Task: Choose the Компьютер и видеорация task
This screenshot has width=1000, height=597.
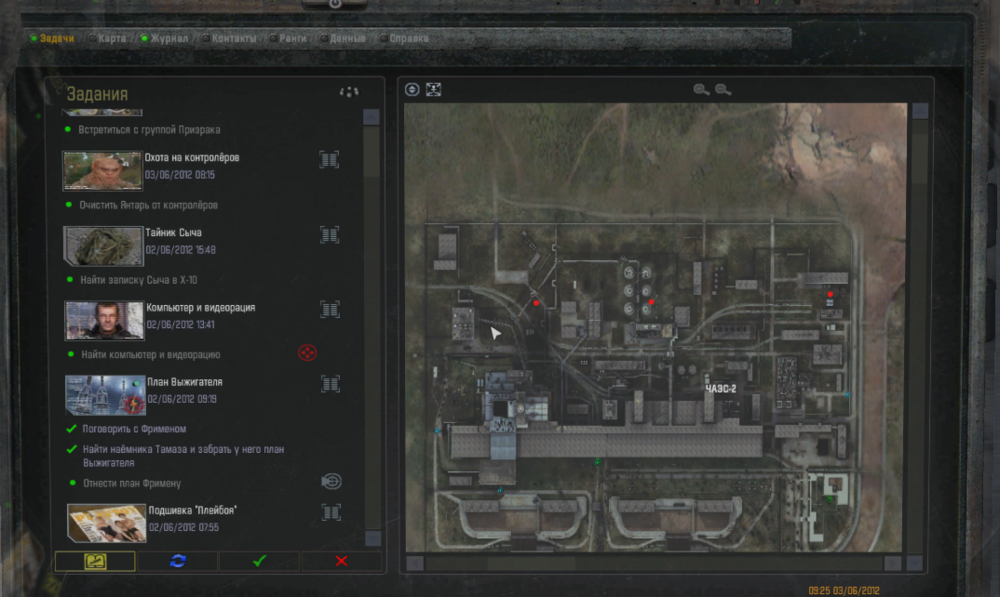Action: pos(200,308)
